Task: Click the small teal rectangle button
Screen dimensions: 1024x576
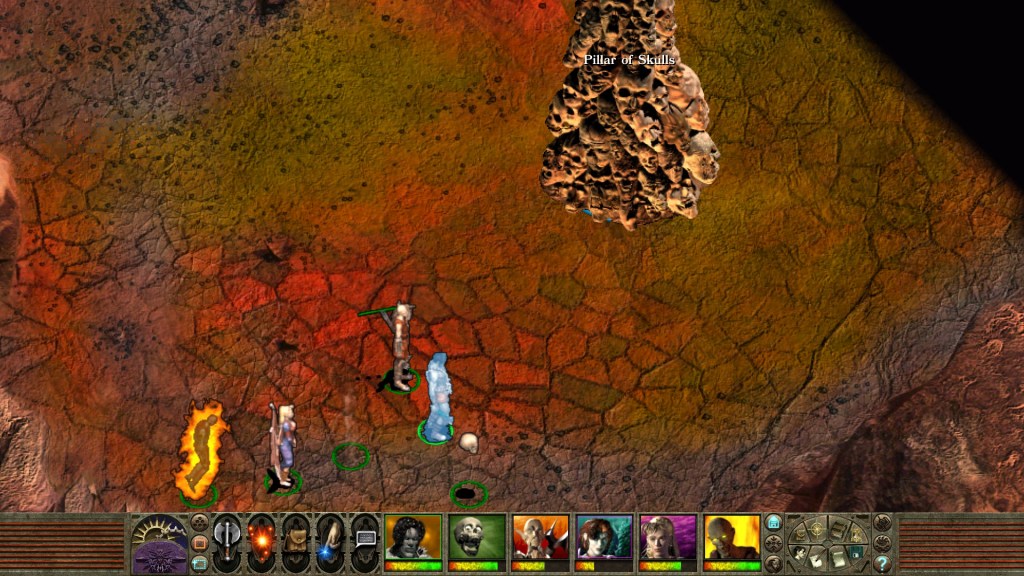Action: coord(199,563)
